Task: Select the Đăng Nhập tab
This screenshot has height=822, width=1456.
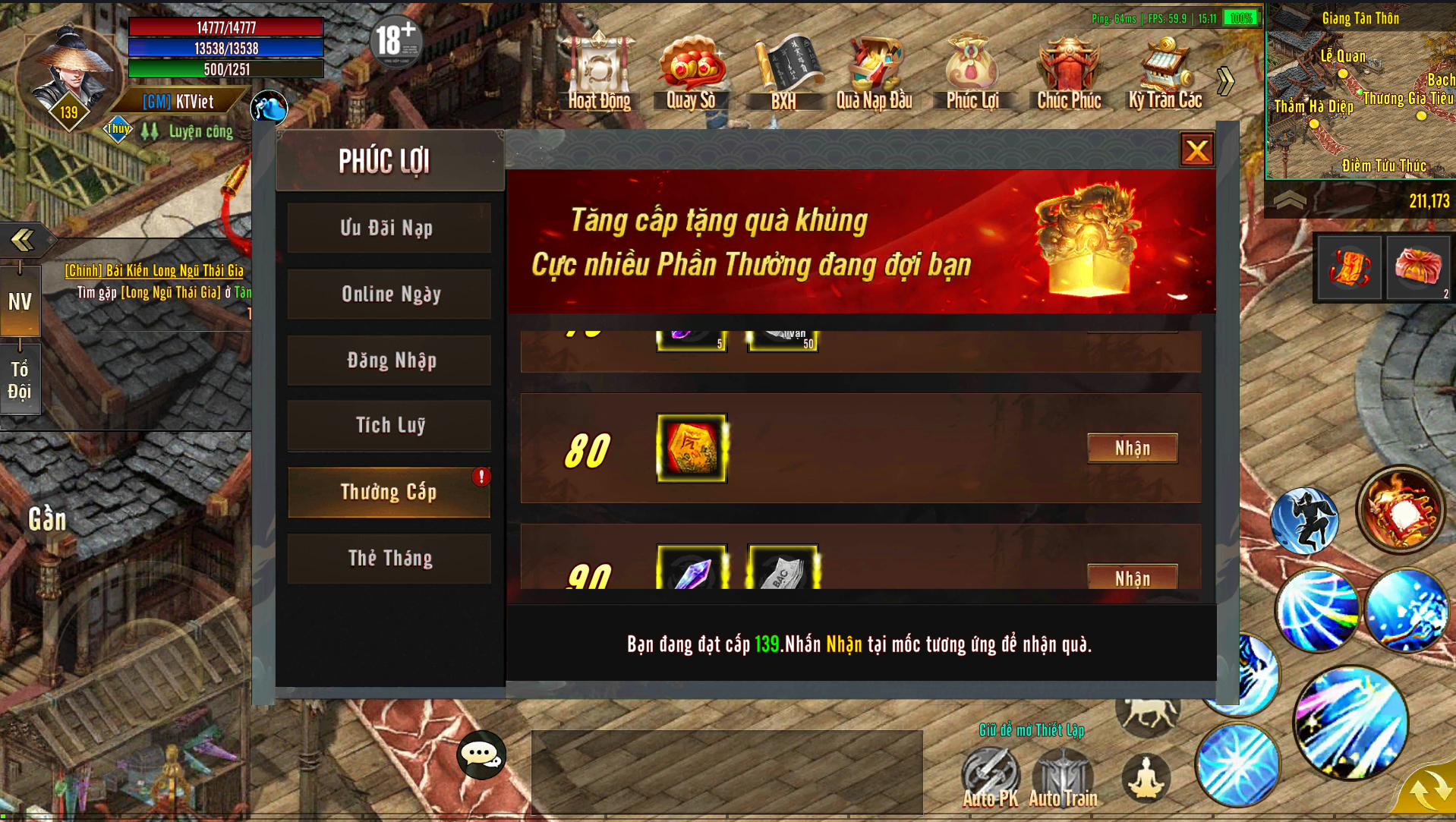Action: pyautogui.click(x=389, y=361)
